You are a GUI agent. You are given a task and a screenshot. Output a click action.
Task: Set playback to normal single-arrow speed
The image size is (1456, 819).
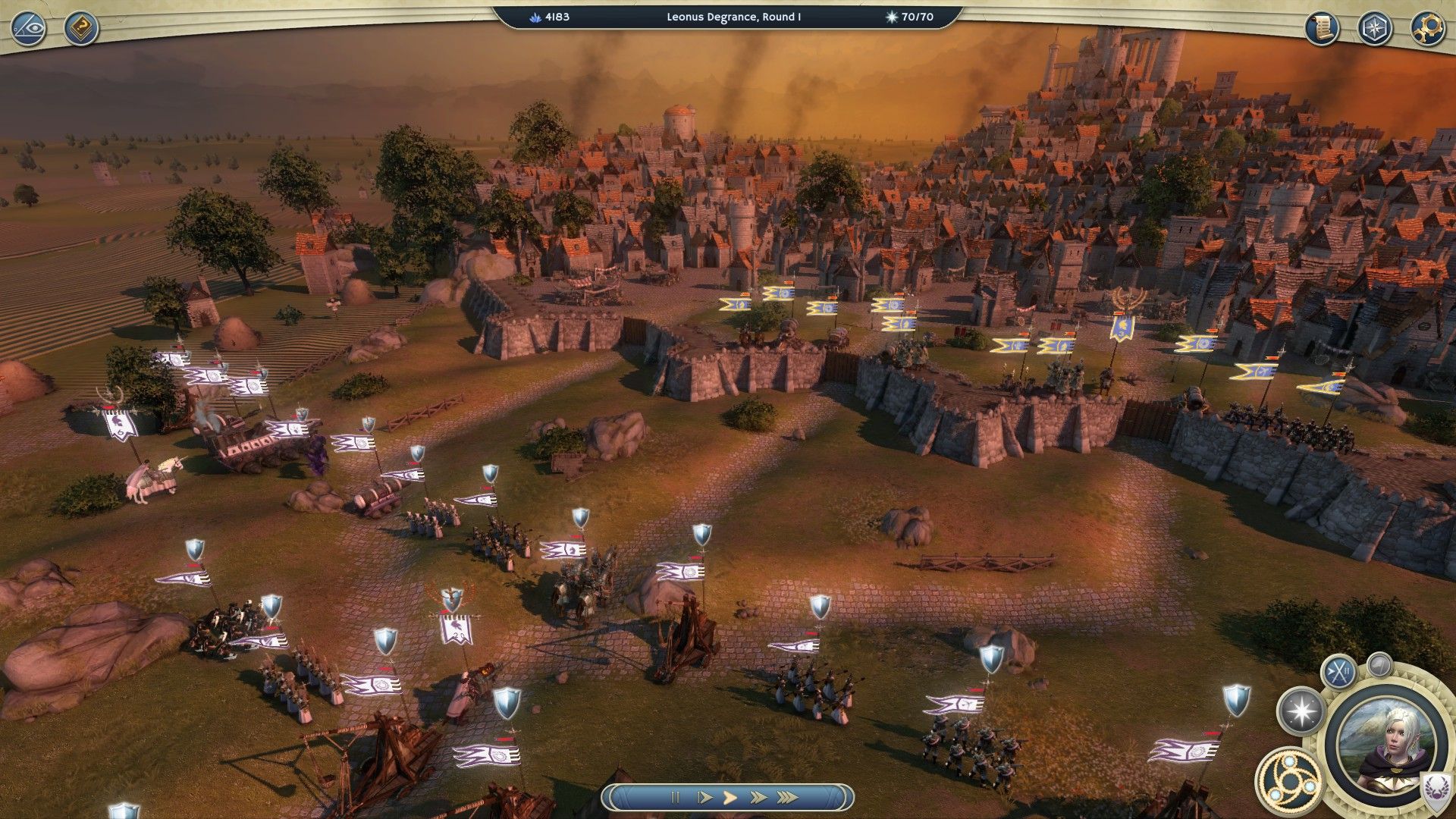(x=730, y=797)
